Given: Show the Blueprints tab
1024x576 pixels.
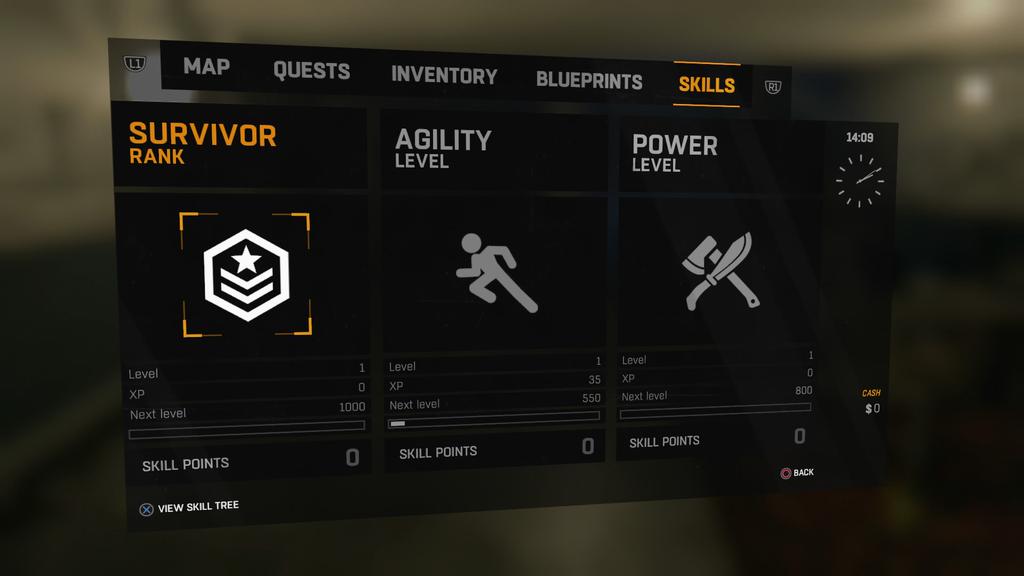Looking at the screenshot, I should (x=589, y=81).
